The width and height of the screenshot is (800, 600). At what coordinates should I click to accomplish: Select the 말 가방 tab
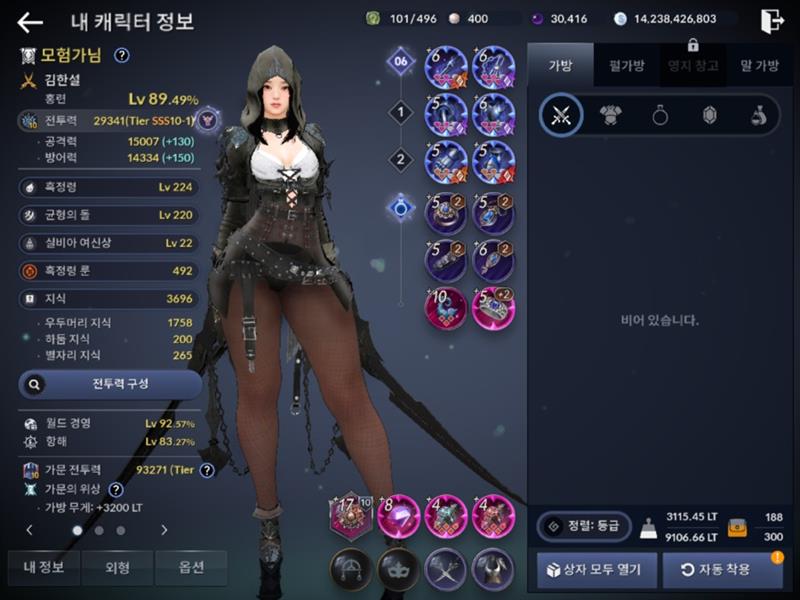759,65
